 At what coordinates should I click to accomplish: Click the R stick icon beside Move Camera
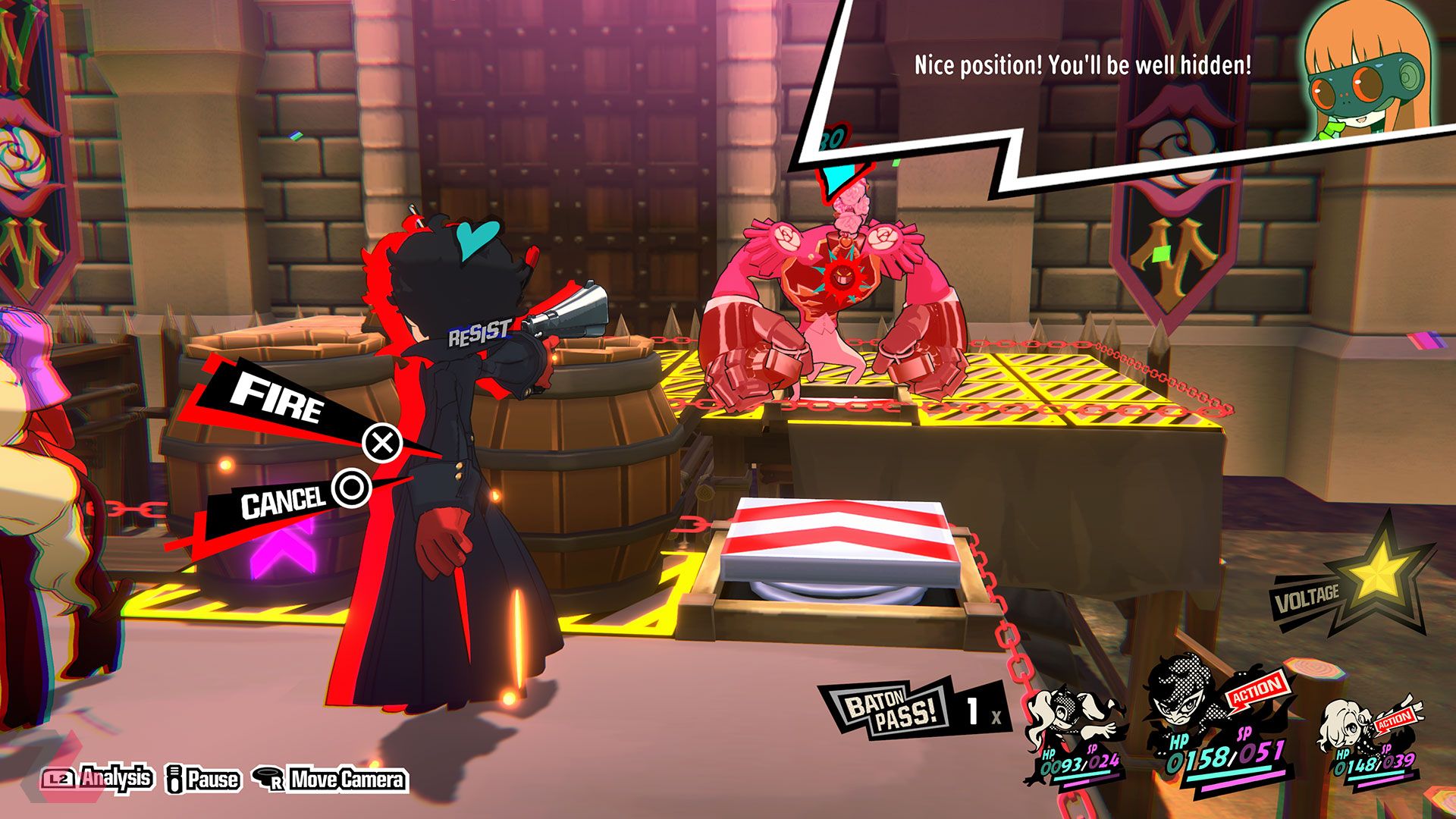click(268, 777)
